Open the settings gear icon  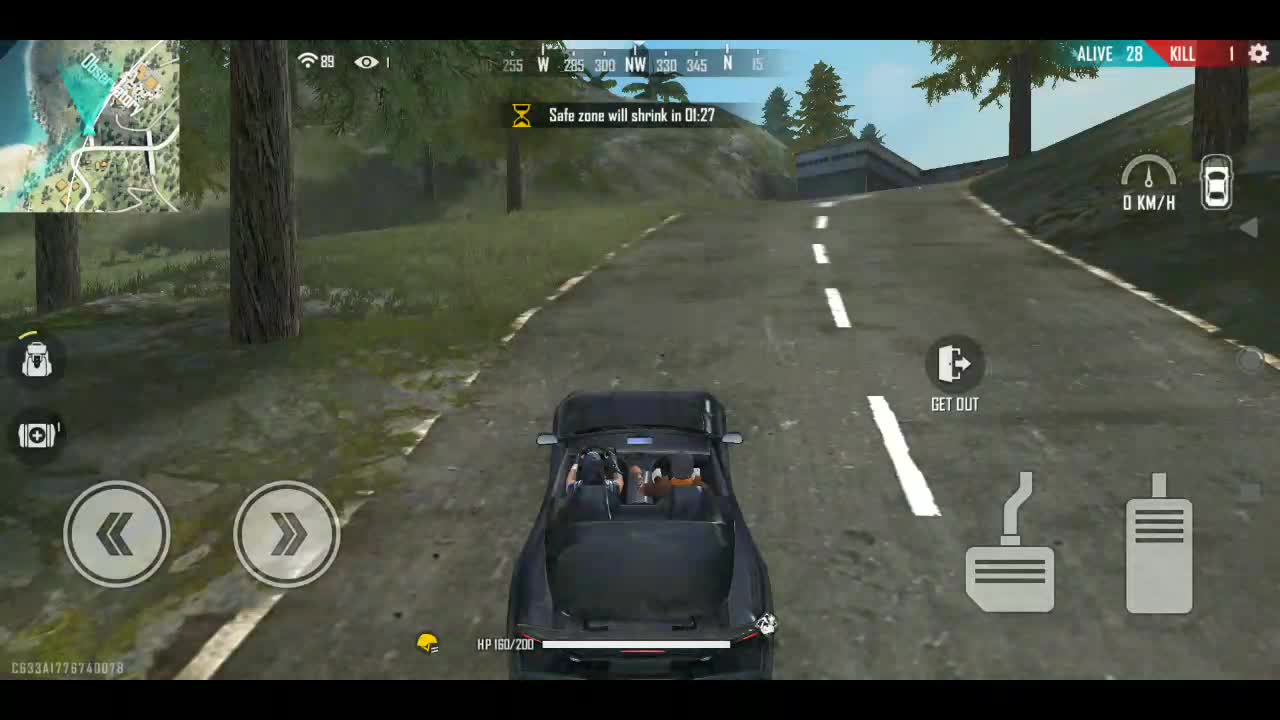1258,54
